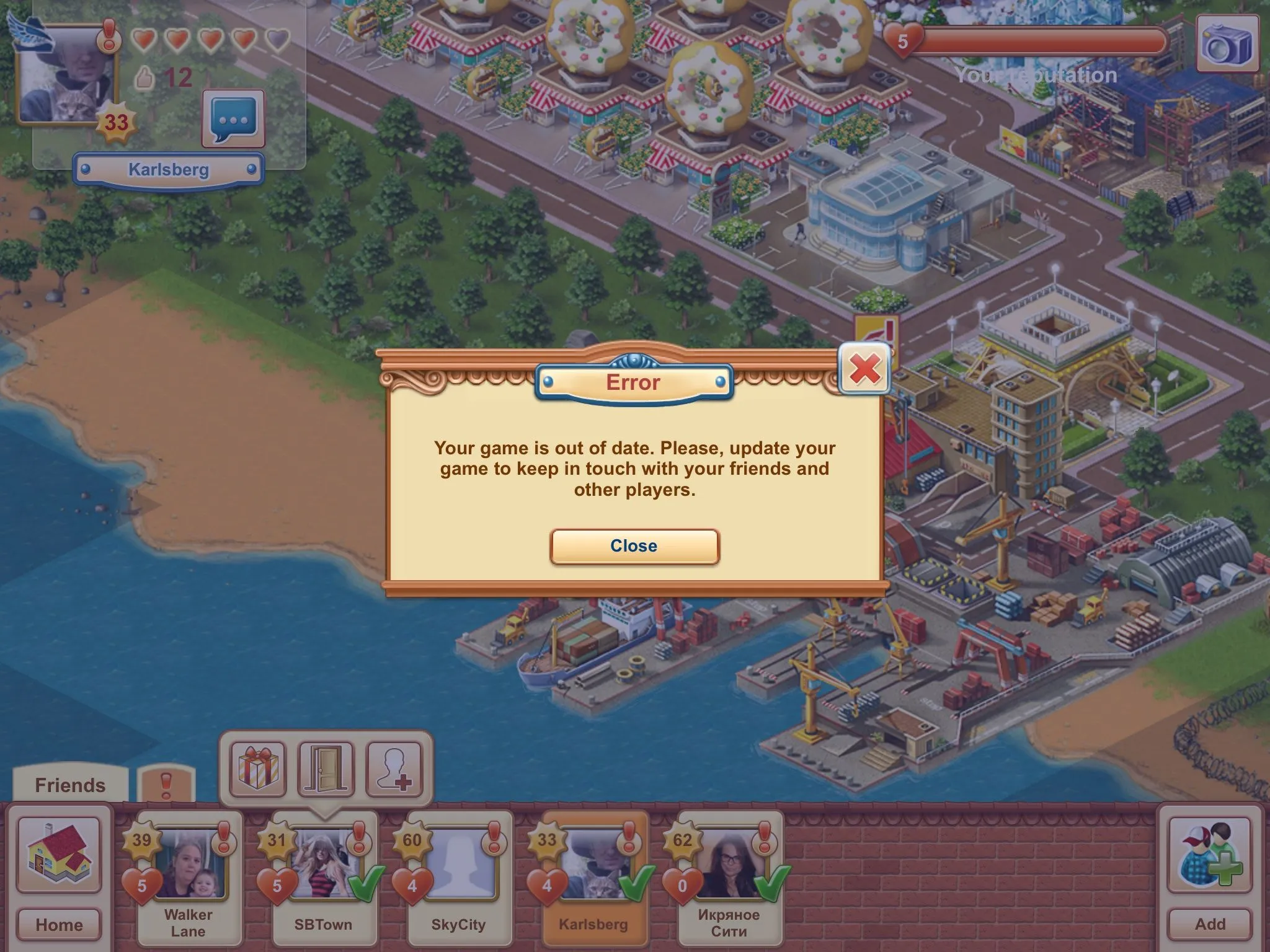Image resolution: width=1270 pixels, height=952 pixels.
Task: Choose Karlsberg in the friends bar
Action: [x=594, y=878]
